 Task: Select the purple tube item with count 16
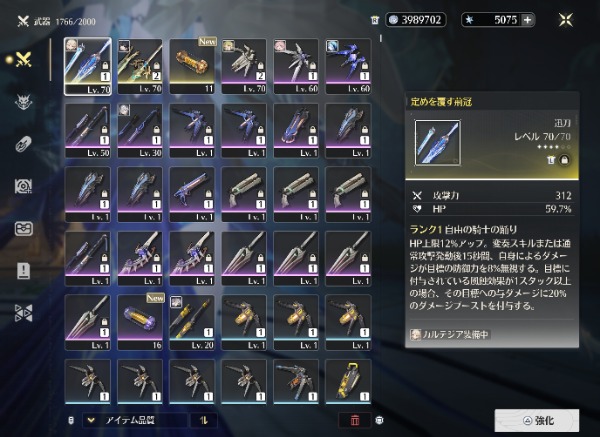tap(140, 320)
